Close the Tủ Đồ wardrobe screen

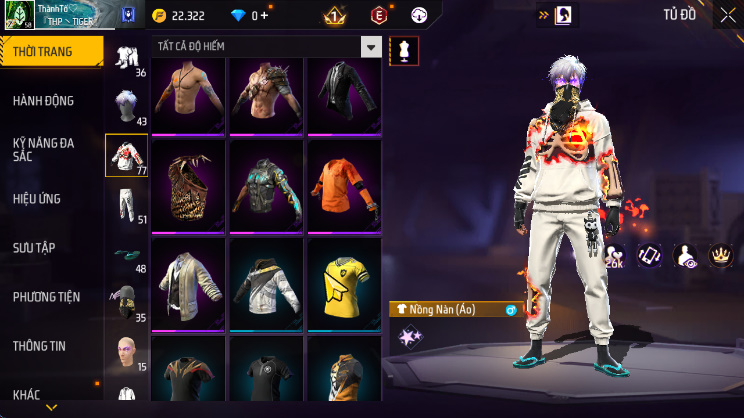(x=727, y=15)
